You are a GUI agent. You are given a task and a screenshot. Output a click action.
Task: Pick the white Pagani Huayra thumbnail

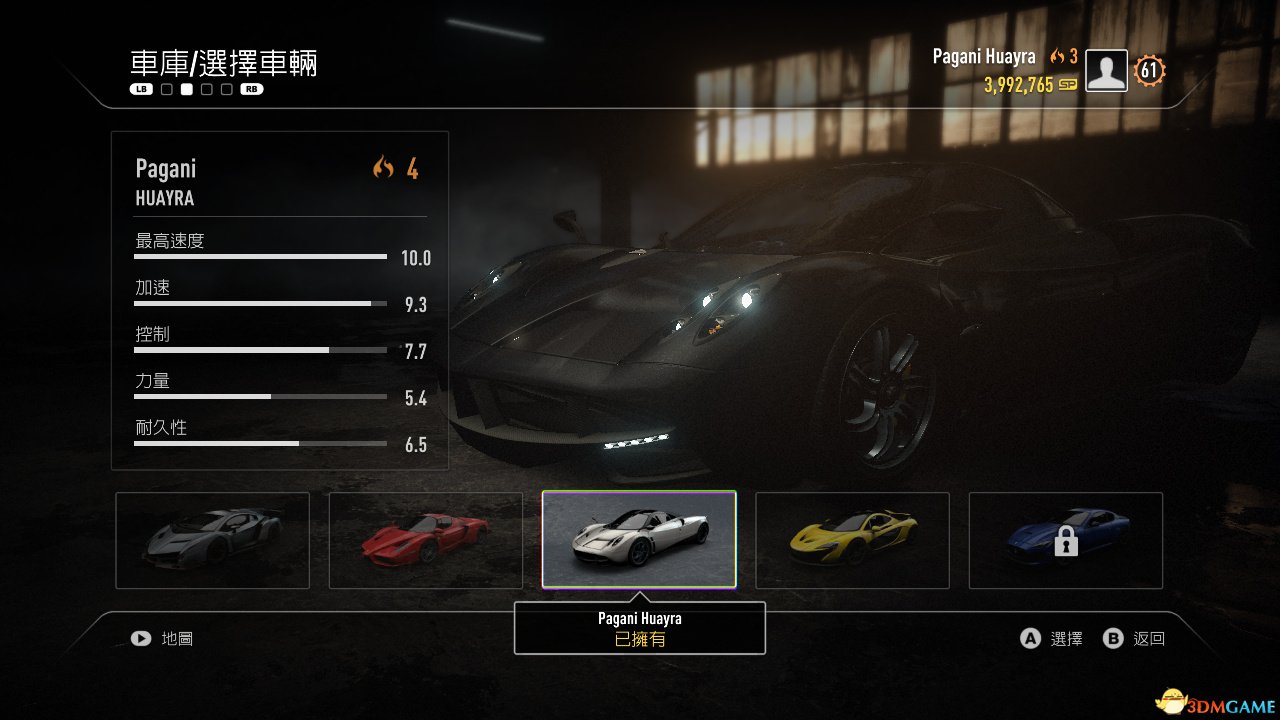(x=639, y=540)
